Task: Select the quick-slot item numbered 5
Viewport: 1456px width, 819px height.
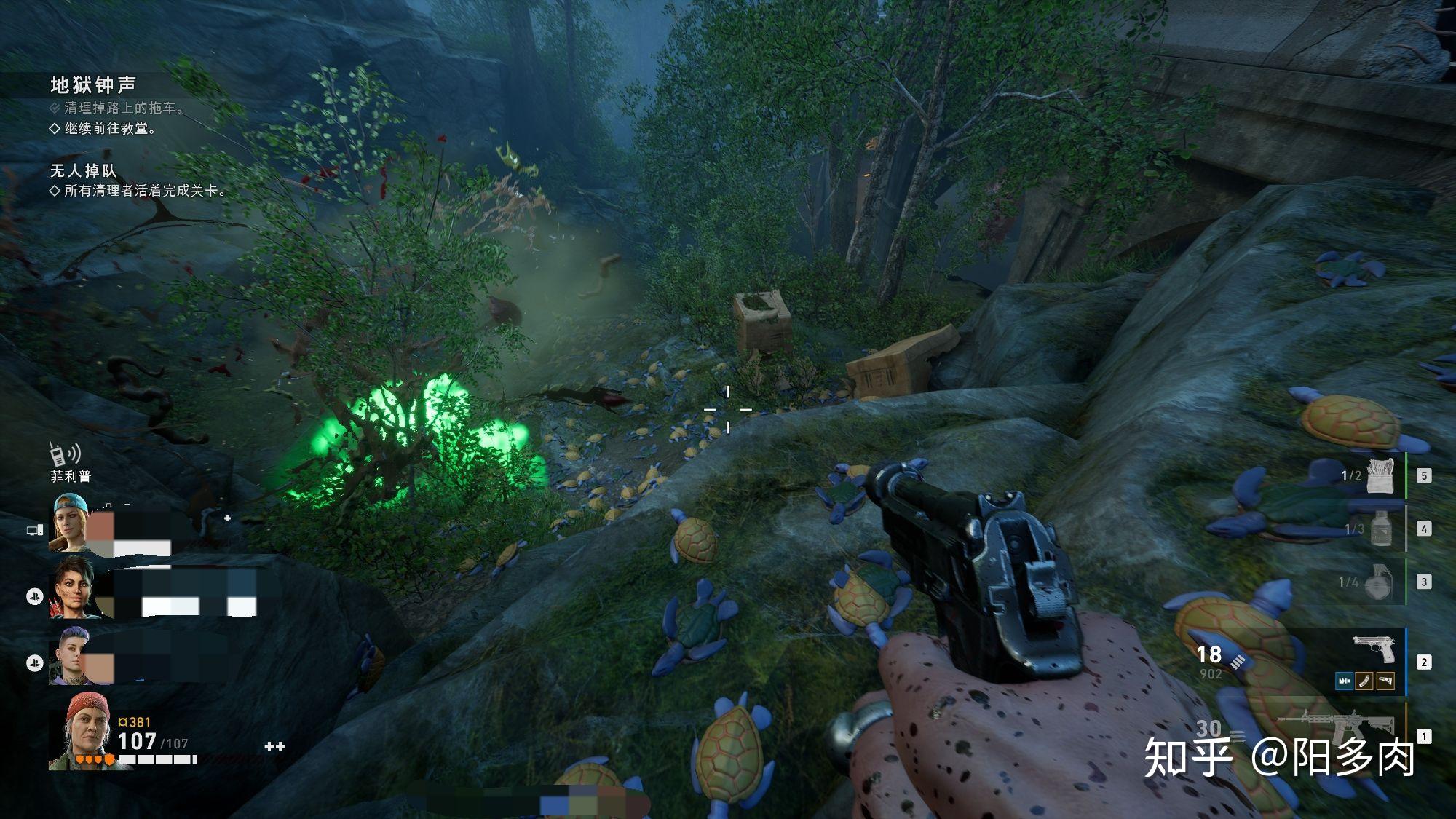Action: (x=1380, y=475)
